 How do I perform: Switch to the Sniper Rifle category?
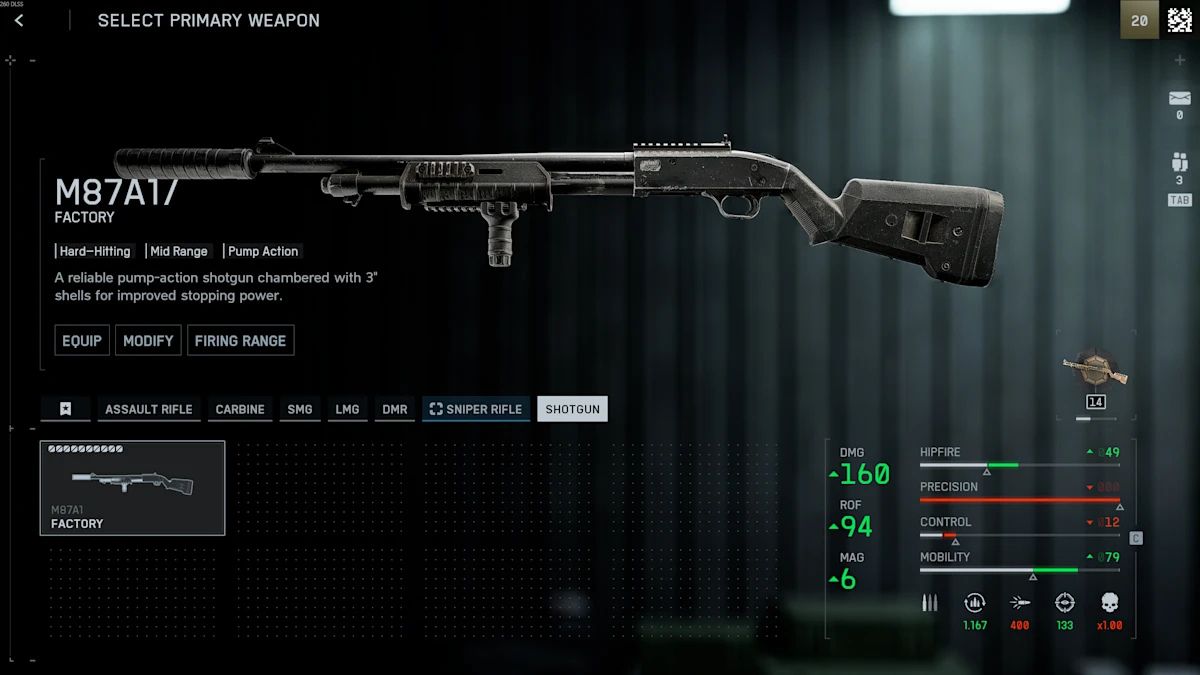pyautogui.click(x=476, y=409)
